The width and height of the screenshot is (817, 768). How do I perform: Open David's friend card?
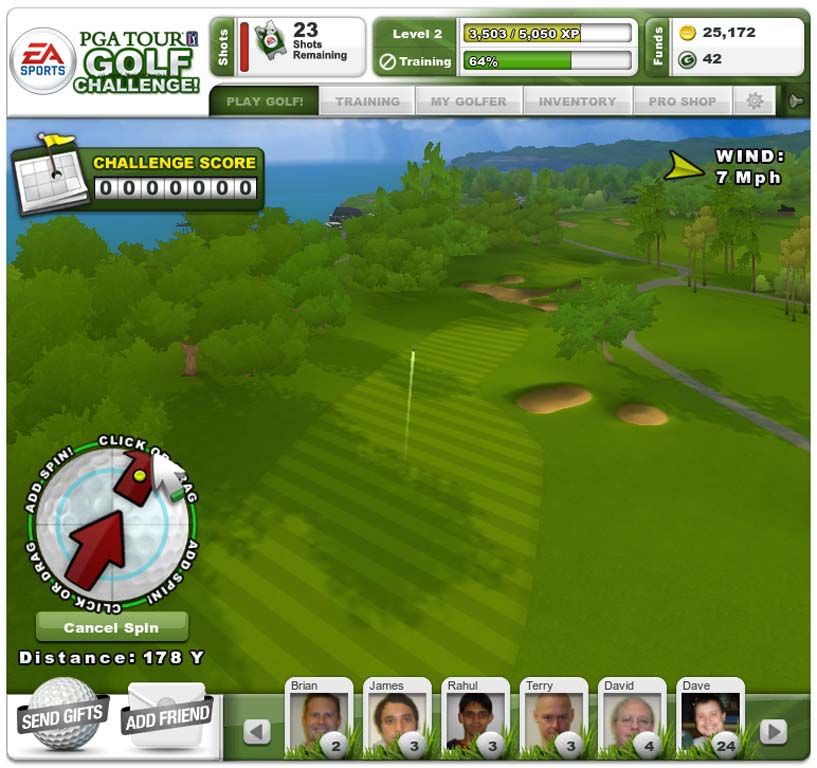click(x=631, y=719)
